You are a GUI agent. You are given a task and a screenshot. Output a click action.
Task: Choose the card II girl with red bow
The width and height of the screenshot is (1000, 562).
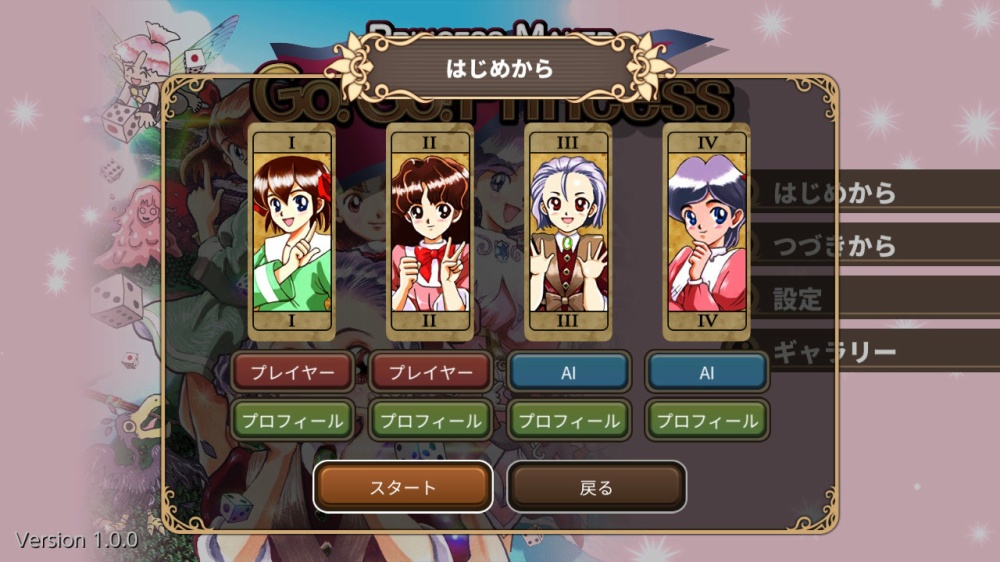[430, 232]
